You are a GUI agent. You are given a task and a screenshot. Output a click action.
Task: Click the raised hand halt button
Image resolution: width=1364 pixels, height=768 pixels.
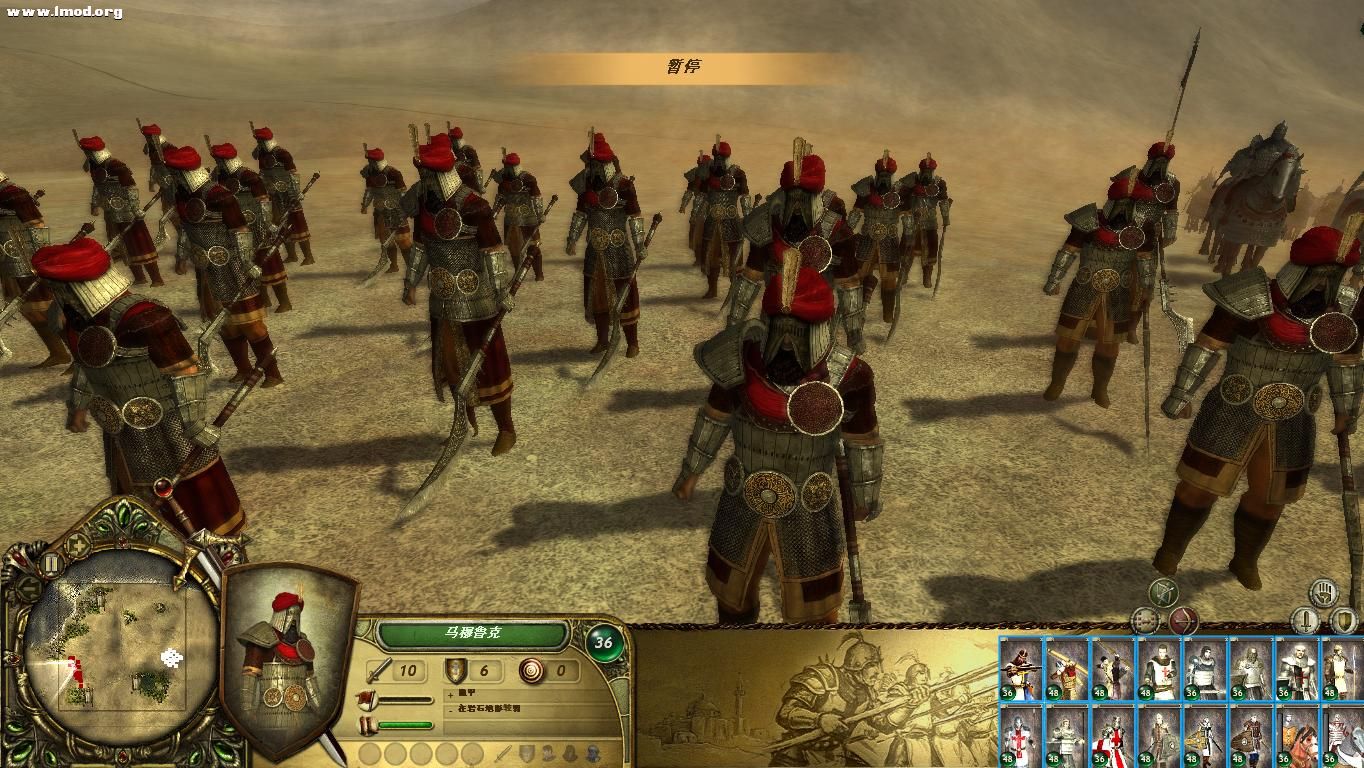(1324, 593)
